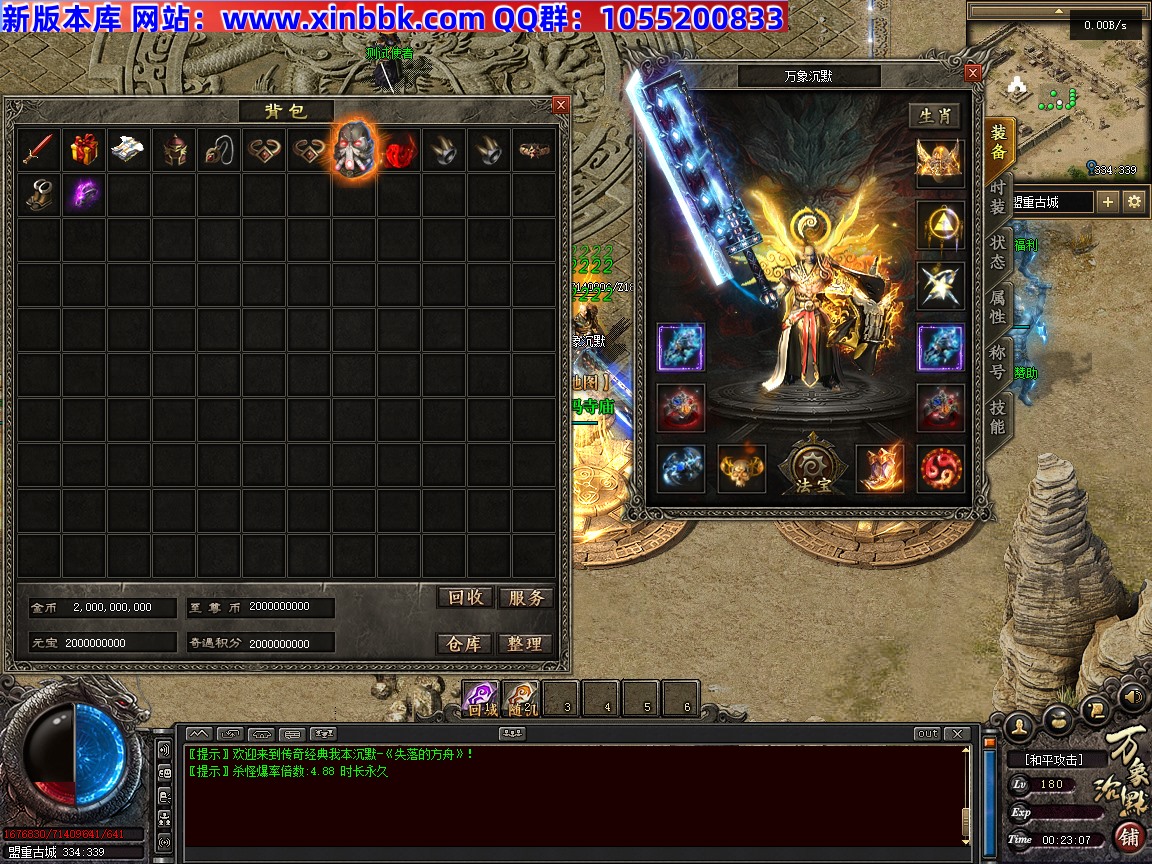Viewport: 1152px width, 864px height.
Task: Open the 称号 title tab
Action: click(x=998, y=362)
